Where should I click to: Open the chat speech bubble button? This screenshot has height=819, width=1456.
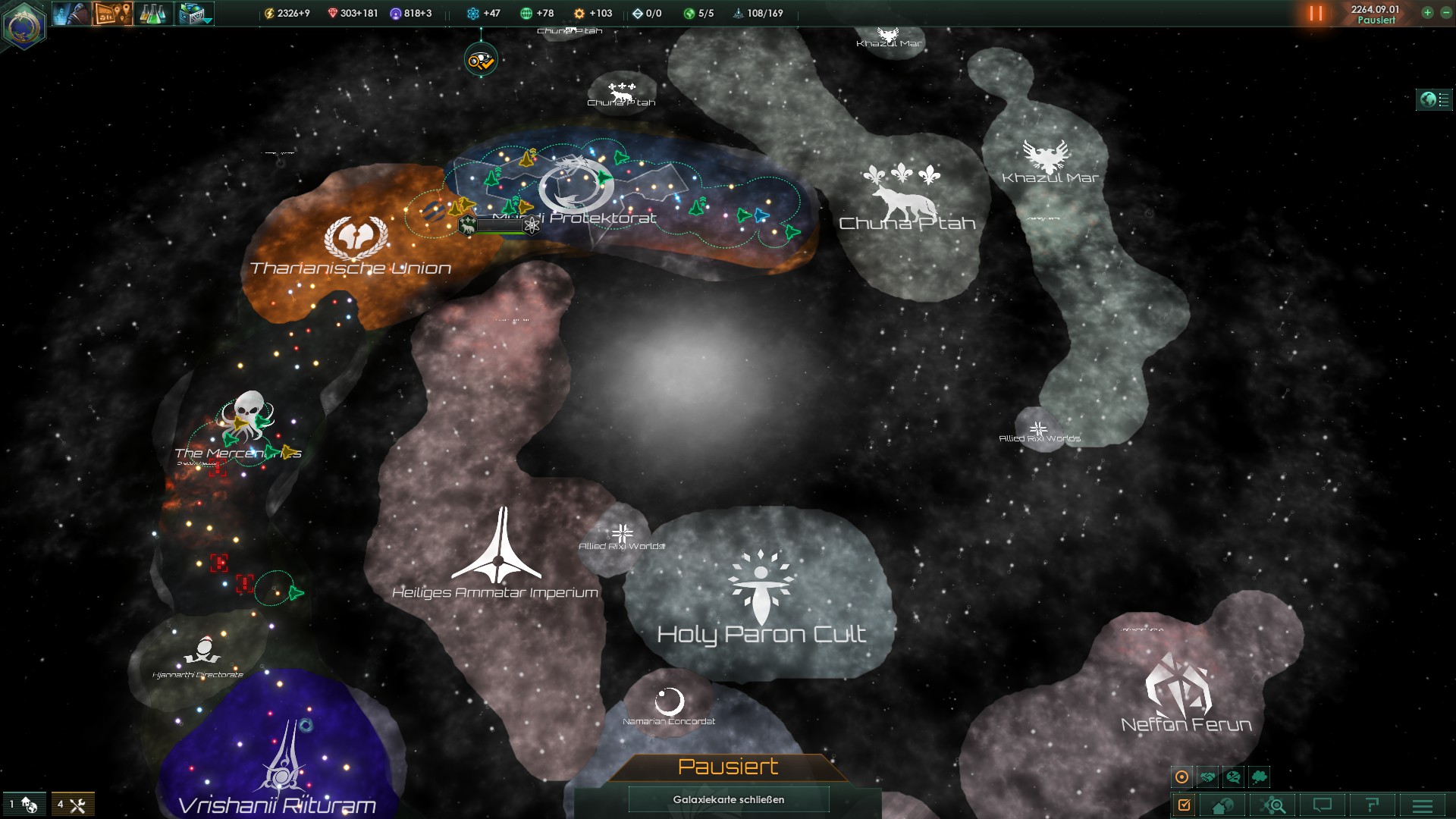[1323, 805]
